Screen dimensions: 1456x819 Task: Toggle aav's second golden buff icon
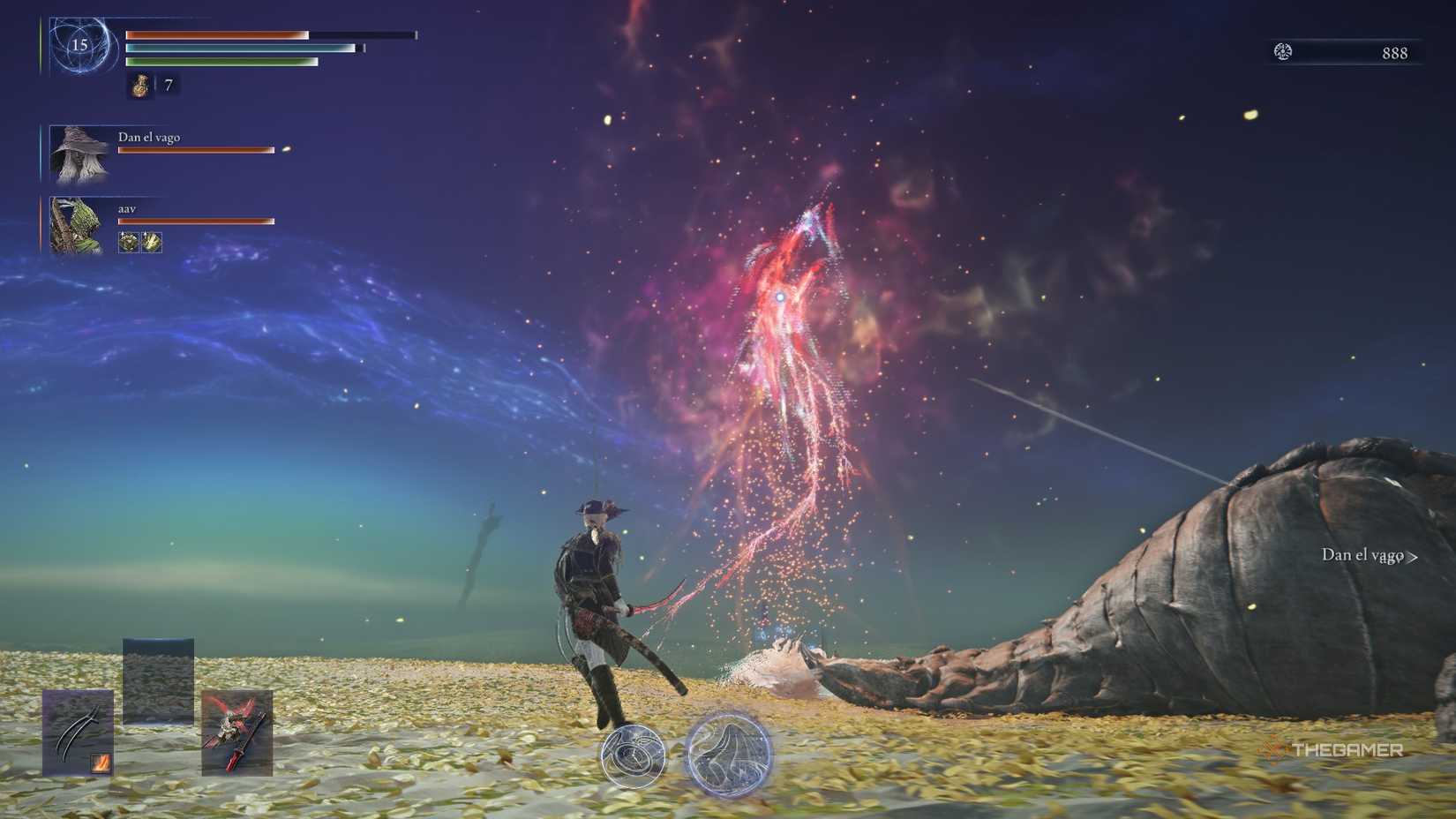tap(152, 243)
